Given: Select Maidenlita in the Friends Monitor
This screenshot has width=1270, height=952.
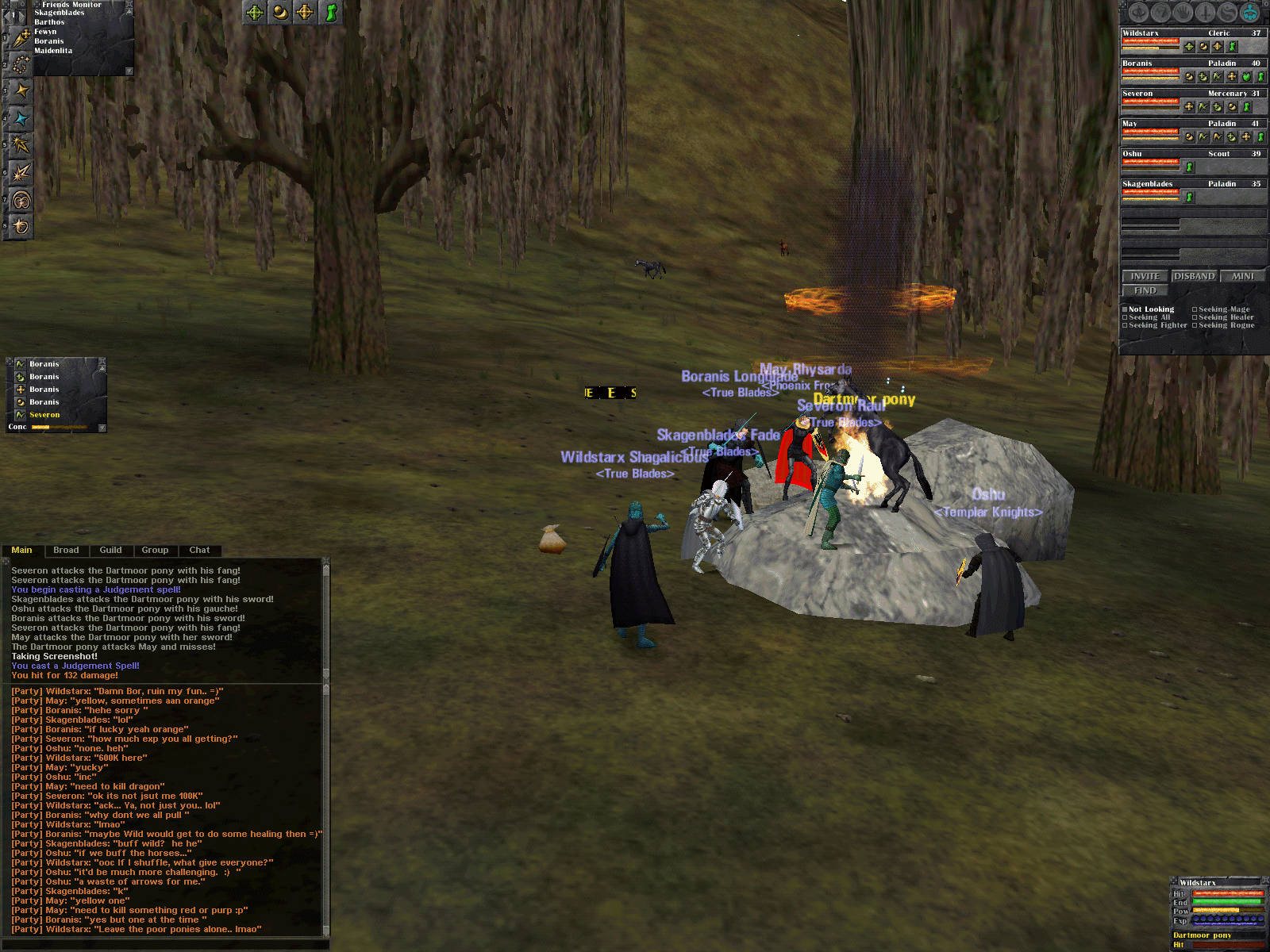Looking at the screenshot, I should pos(53,51).
